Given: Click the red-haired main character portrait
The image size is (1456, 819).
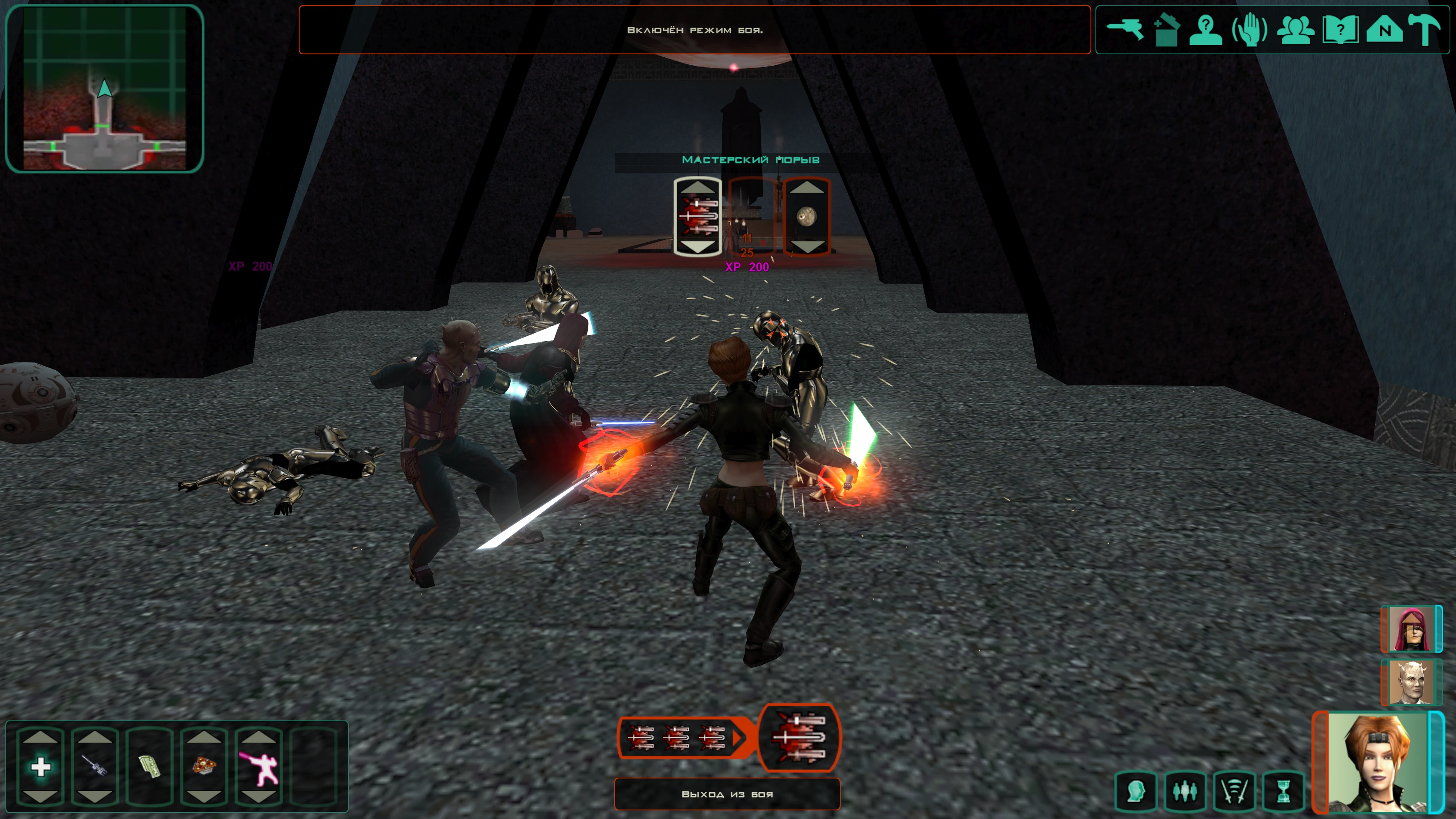Looking at the screenshot, I should point(1377,763).
